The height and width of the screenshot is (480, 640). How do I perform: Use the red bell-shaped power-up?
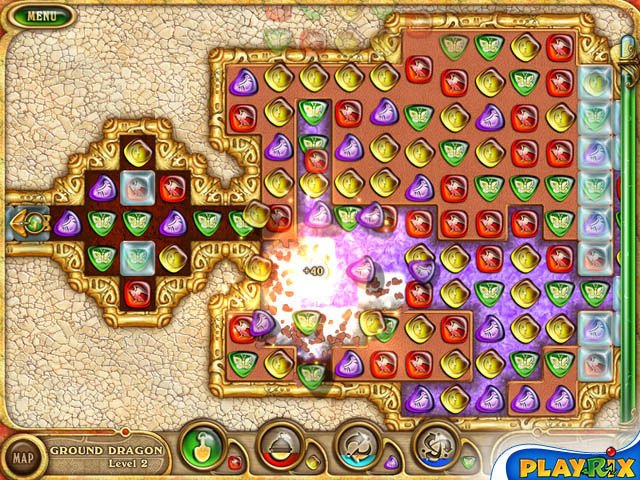click(281, 445)
